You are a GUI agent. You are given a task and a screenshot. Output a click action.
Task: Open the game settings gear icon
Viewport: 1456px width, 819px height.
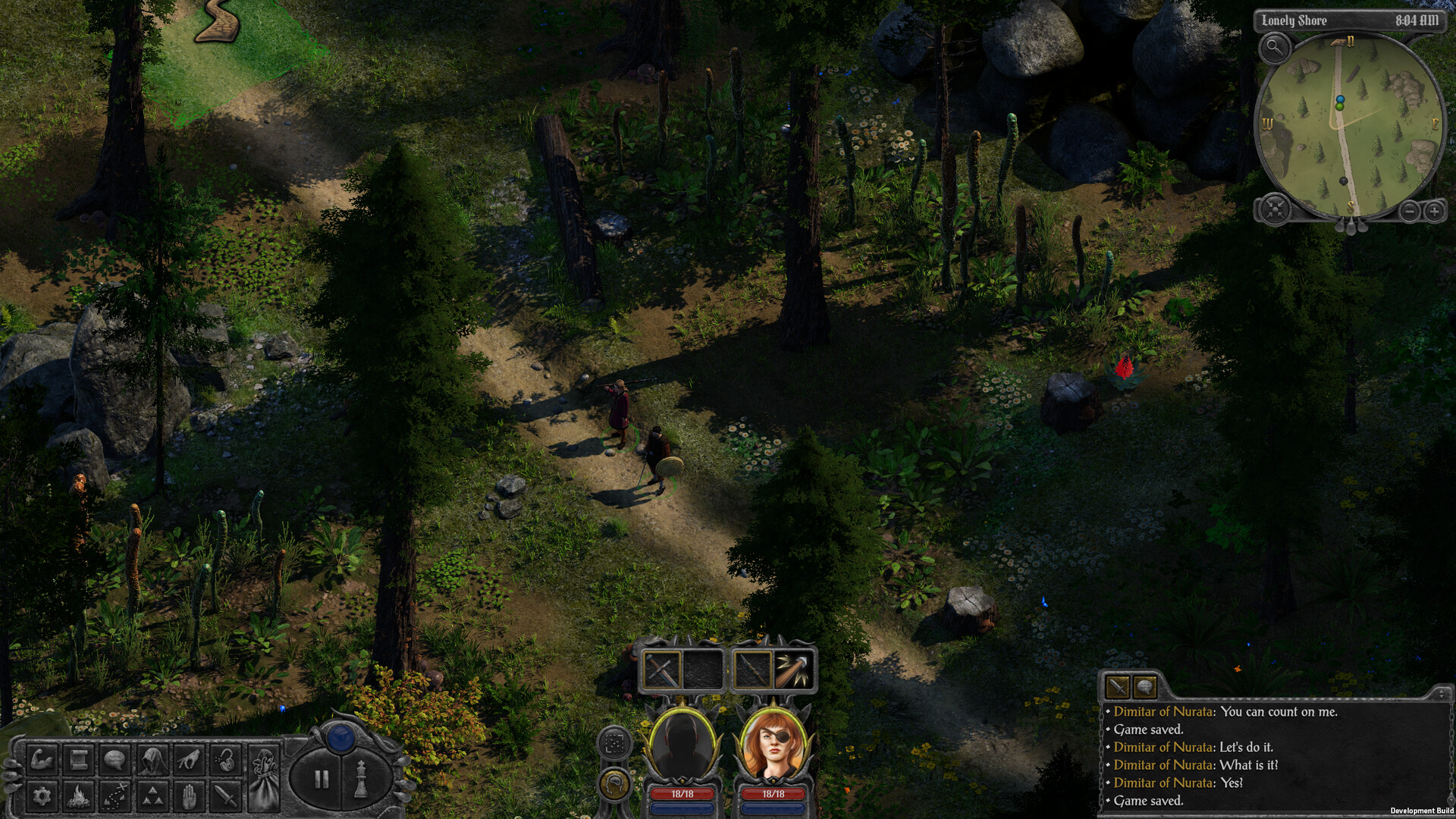pos(42,795)
